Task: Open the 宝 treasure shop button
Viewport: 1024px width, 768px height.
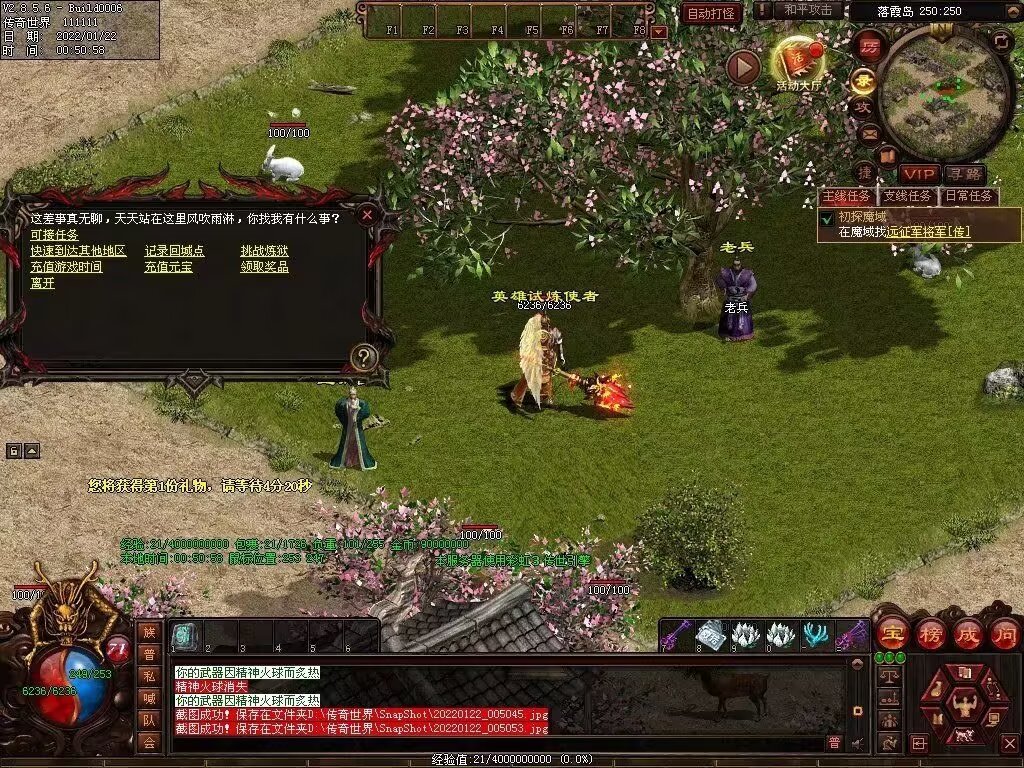Action: click(890, 634)
